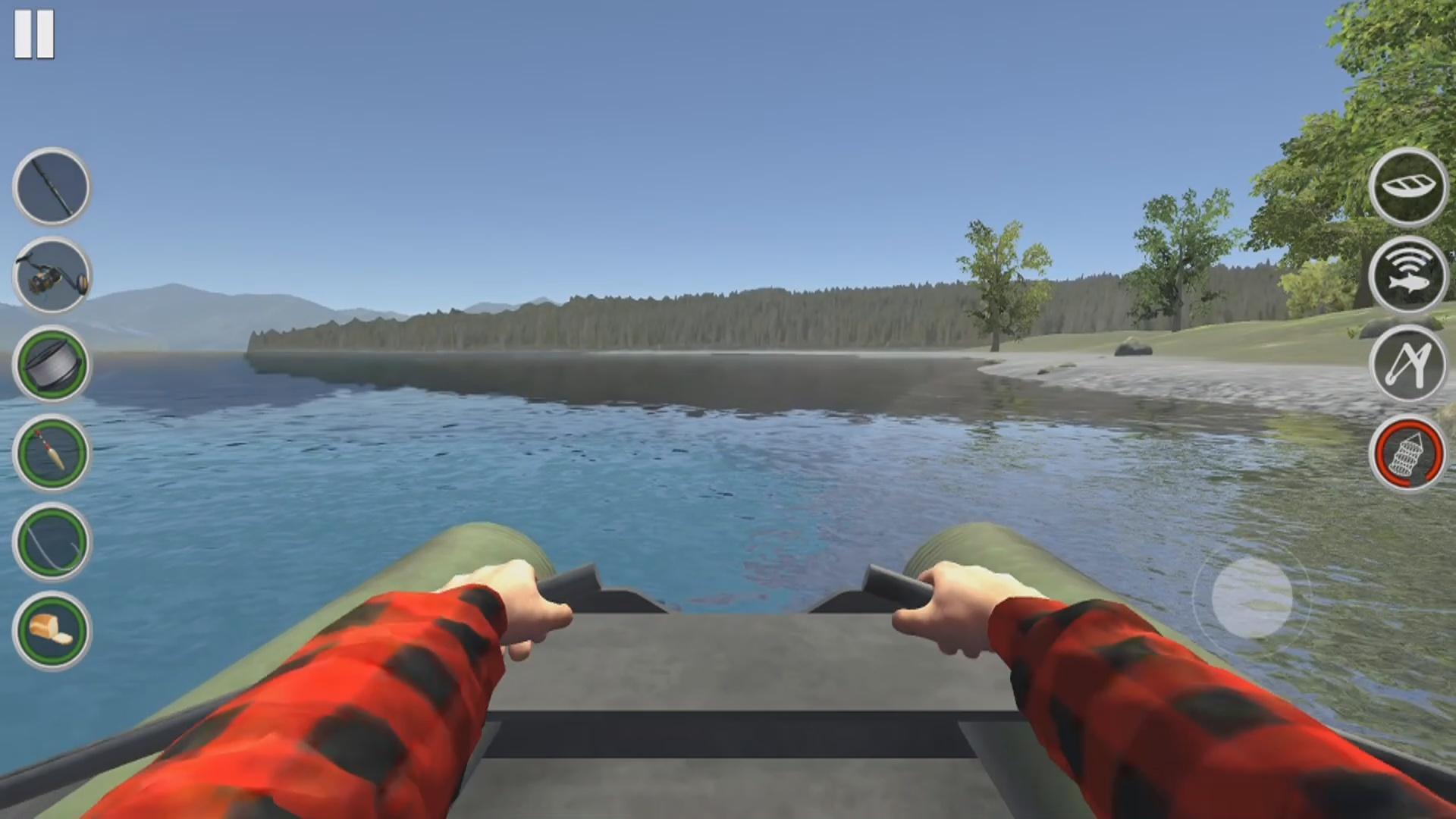Tap the pause control top left

click(36, 33)
